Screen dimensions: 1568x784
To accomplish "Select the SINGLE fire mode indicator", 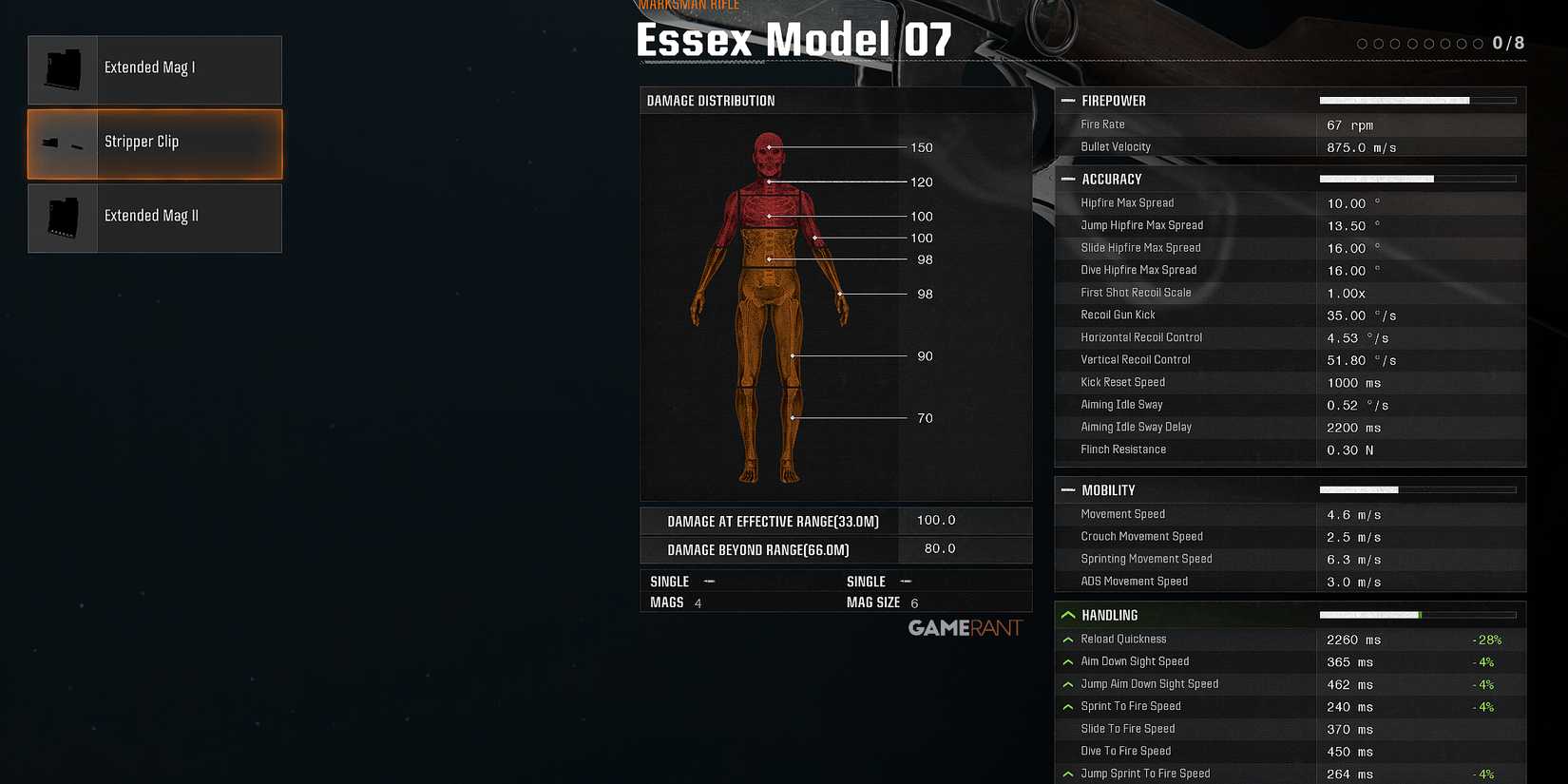I will (670, 581).
